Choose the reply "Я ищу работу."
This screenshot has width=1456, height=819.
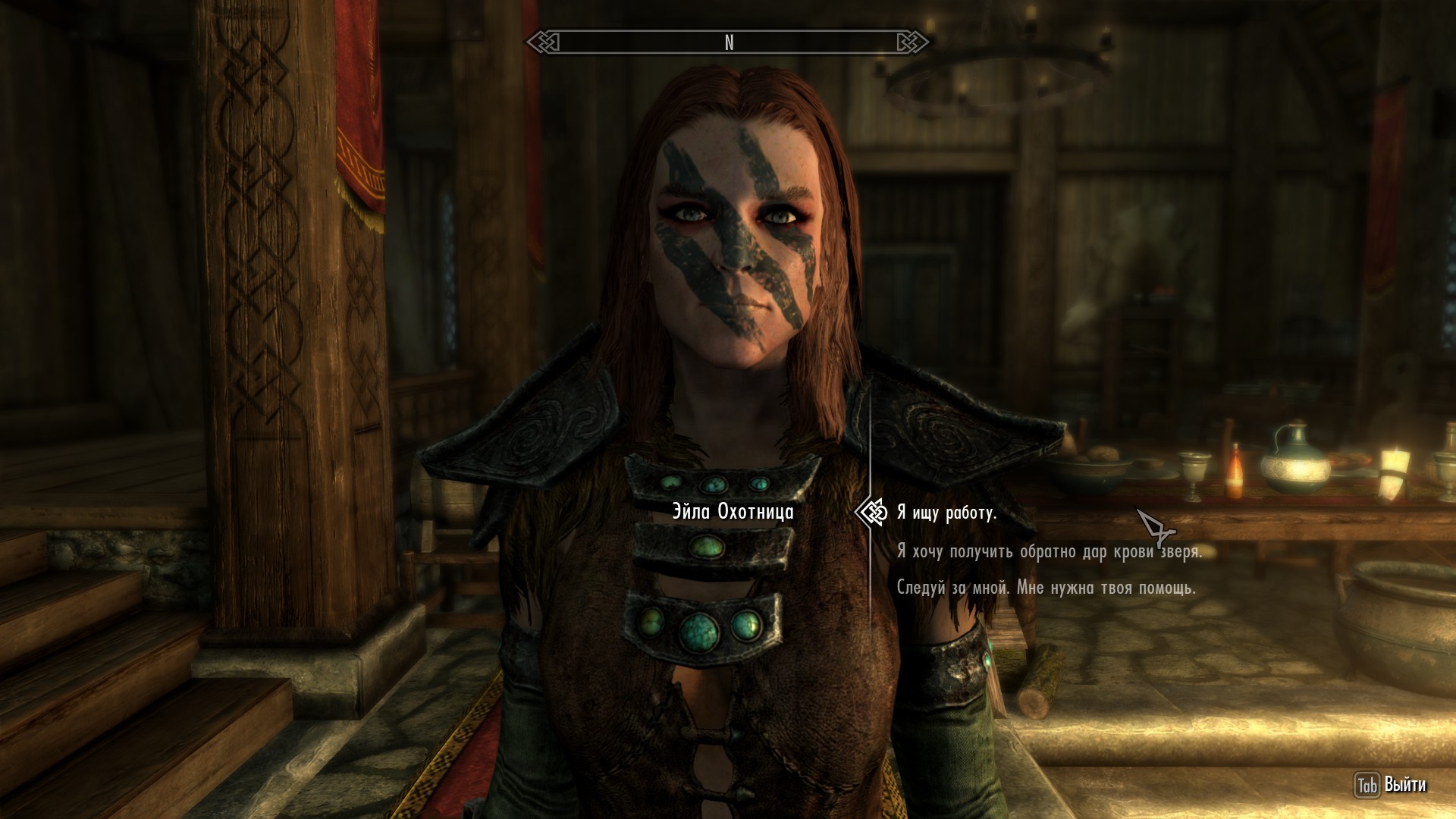[x=946, y=513]
